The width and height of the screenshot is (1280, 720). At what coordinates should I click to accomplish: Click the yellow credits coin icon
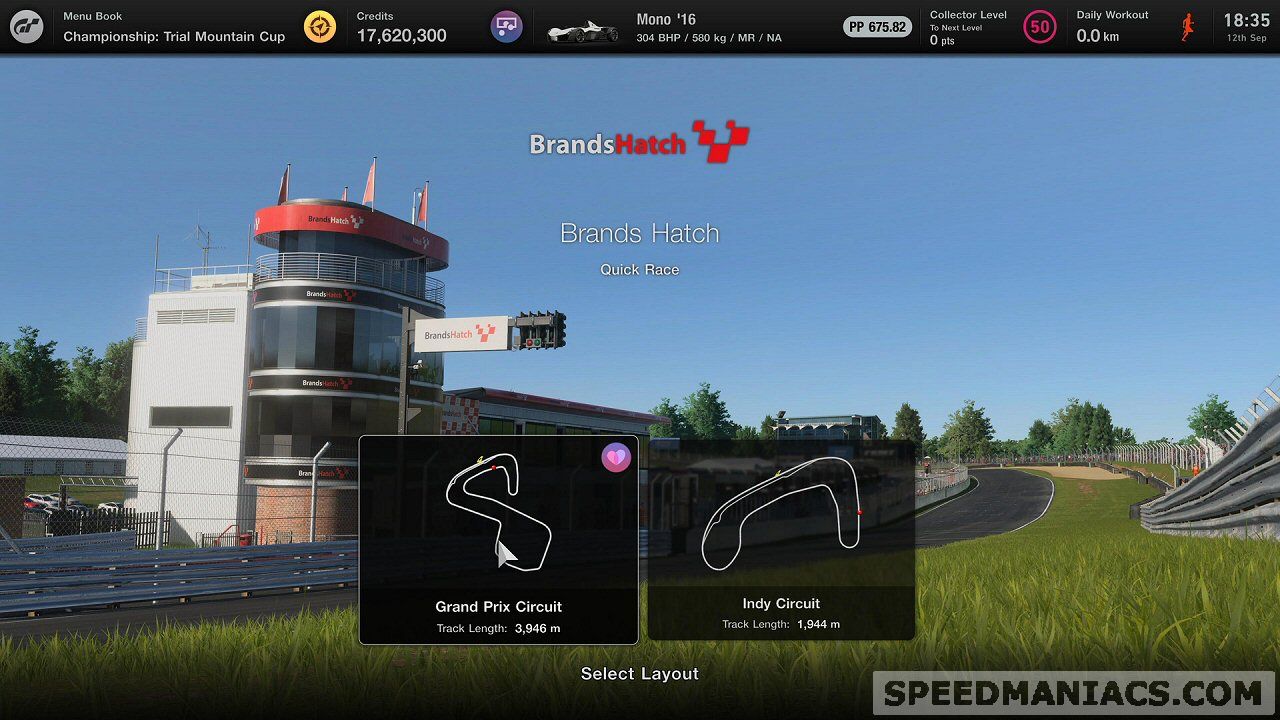(x=320, y=27)
